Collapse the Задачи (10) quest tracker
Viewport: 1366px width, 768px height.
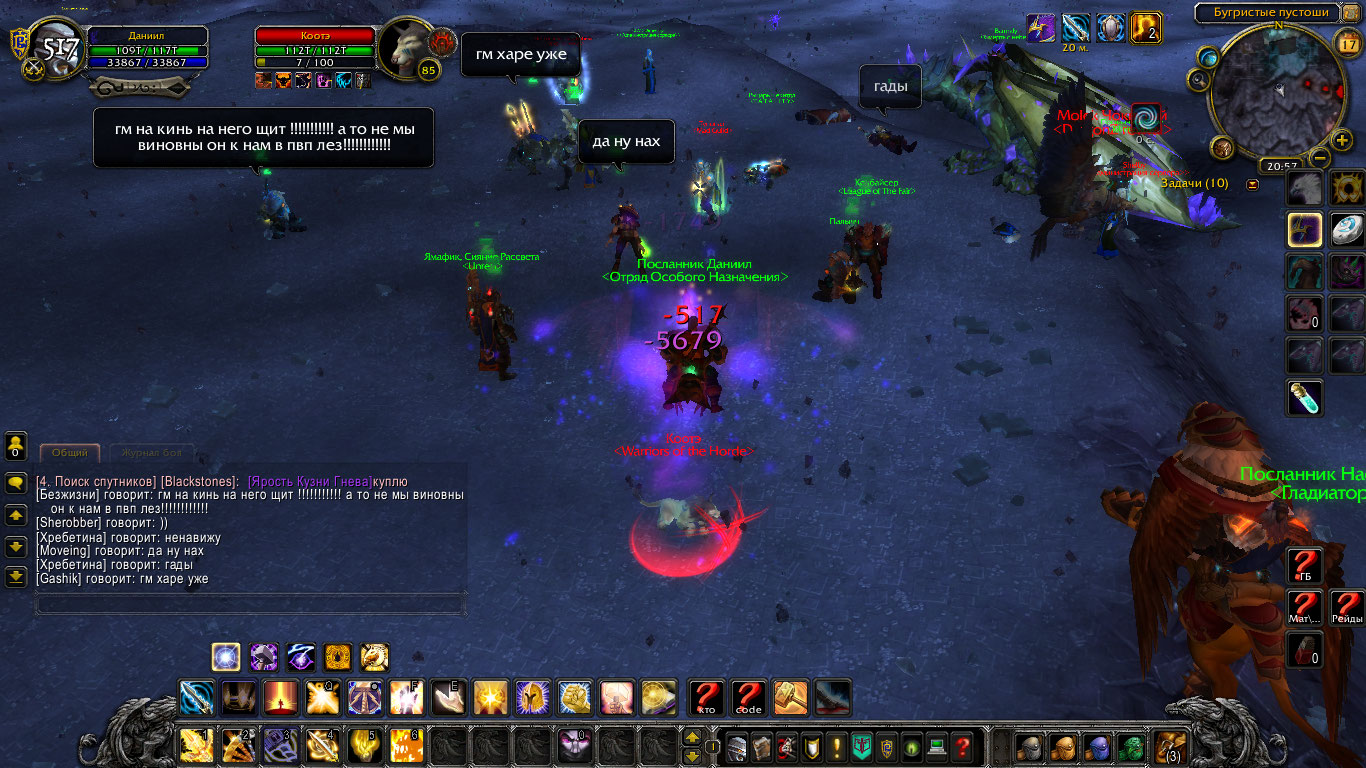pos(1252,184)
